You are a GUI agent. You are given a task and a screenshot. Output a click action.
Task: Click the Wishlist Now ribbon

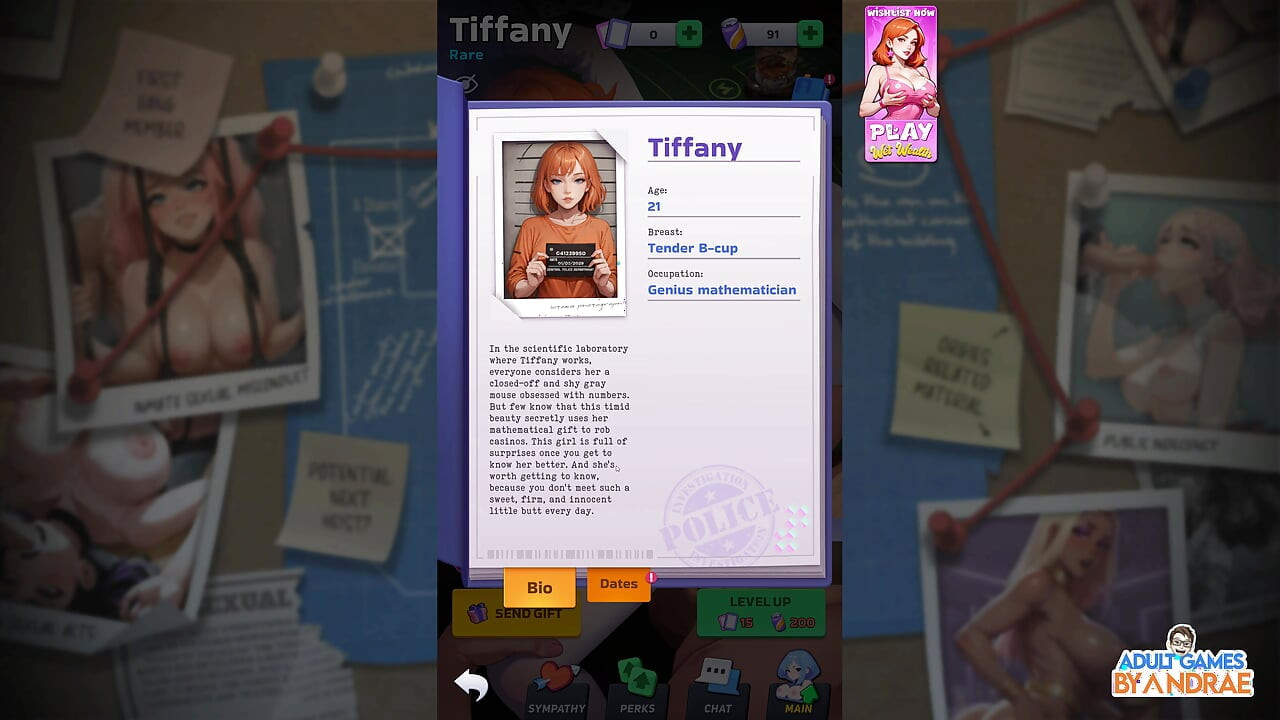pyautogui.click(x=901, y=13)
